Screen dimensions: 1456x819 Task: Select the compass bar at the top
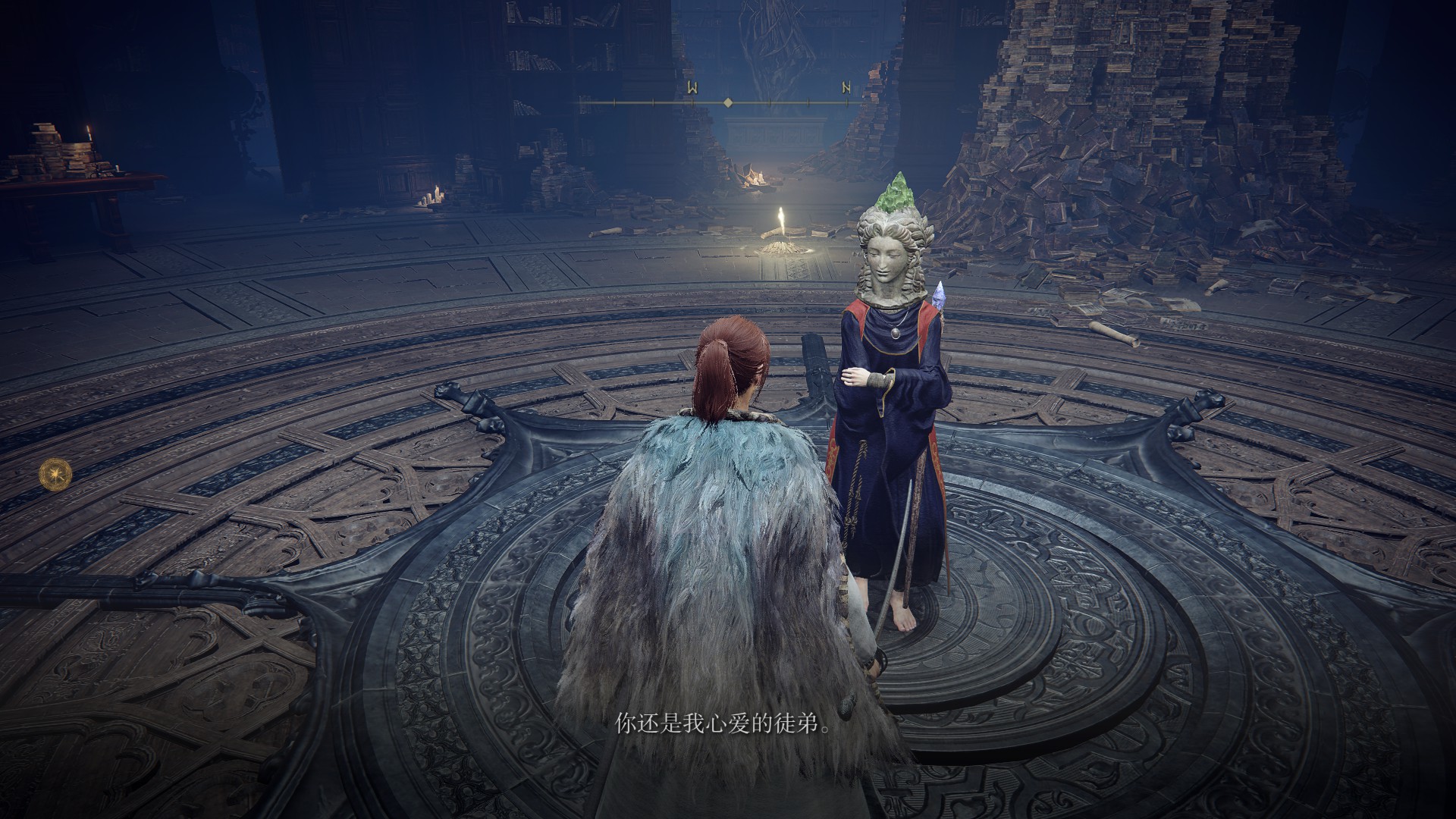(728, 101)
